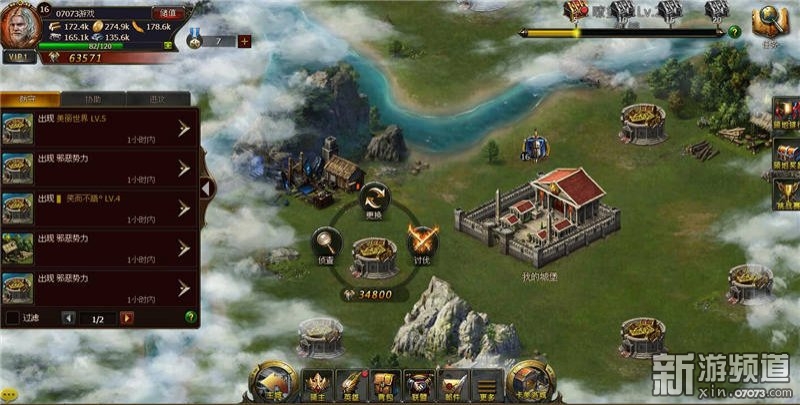Click the 更换 swap arrows action
The image size is (800, 405).
click(375, 197)
